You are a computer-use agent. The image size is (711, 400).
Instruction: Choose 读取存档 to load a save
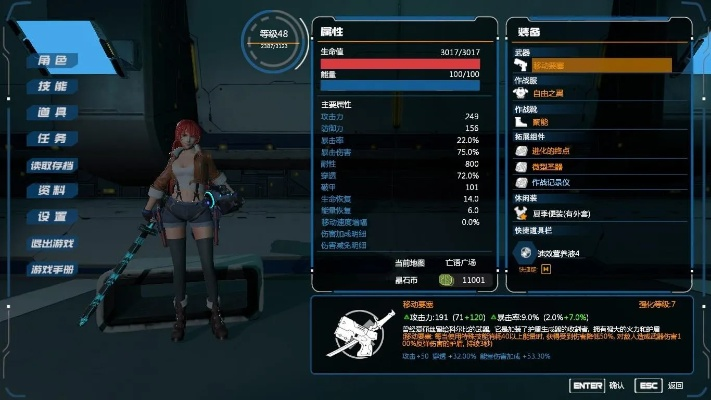point(52,164)
